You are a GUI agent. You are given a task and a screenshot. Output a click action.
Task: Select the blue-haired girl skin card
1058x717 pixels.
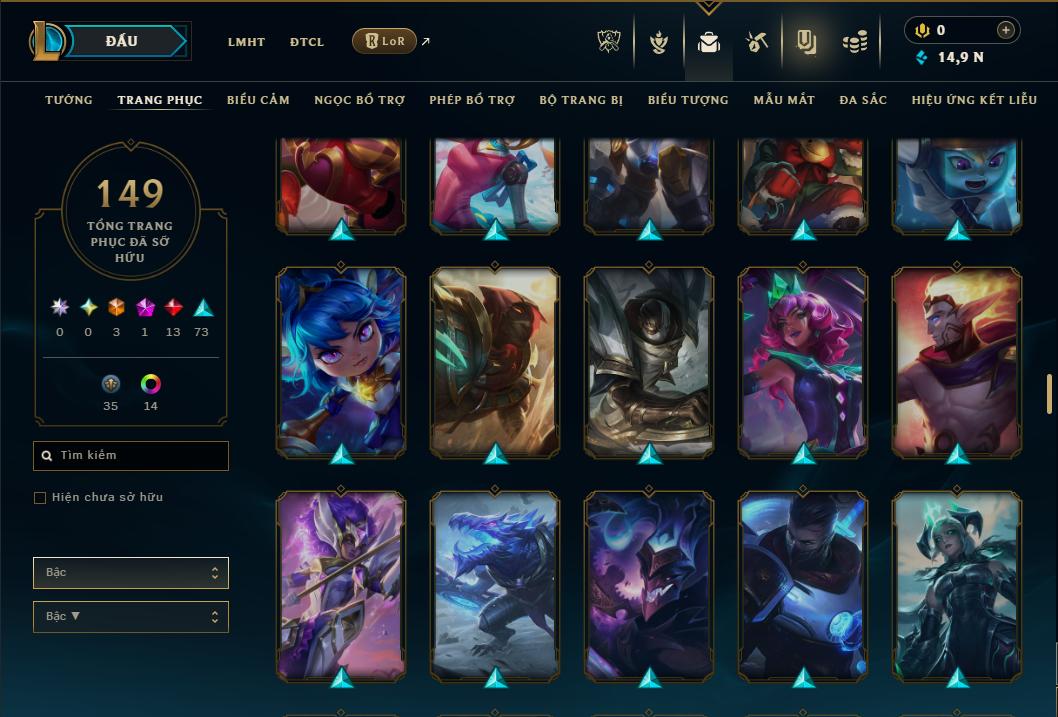point(341,362)
